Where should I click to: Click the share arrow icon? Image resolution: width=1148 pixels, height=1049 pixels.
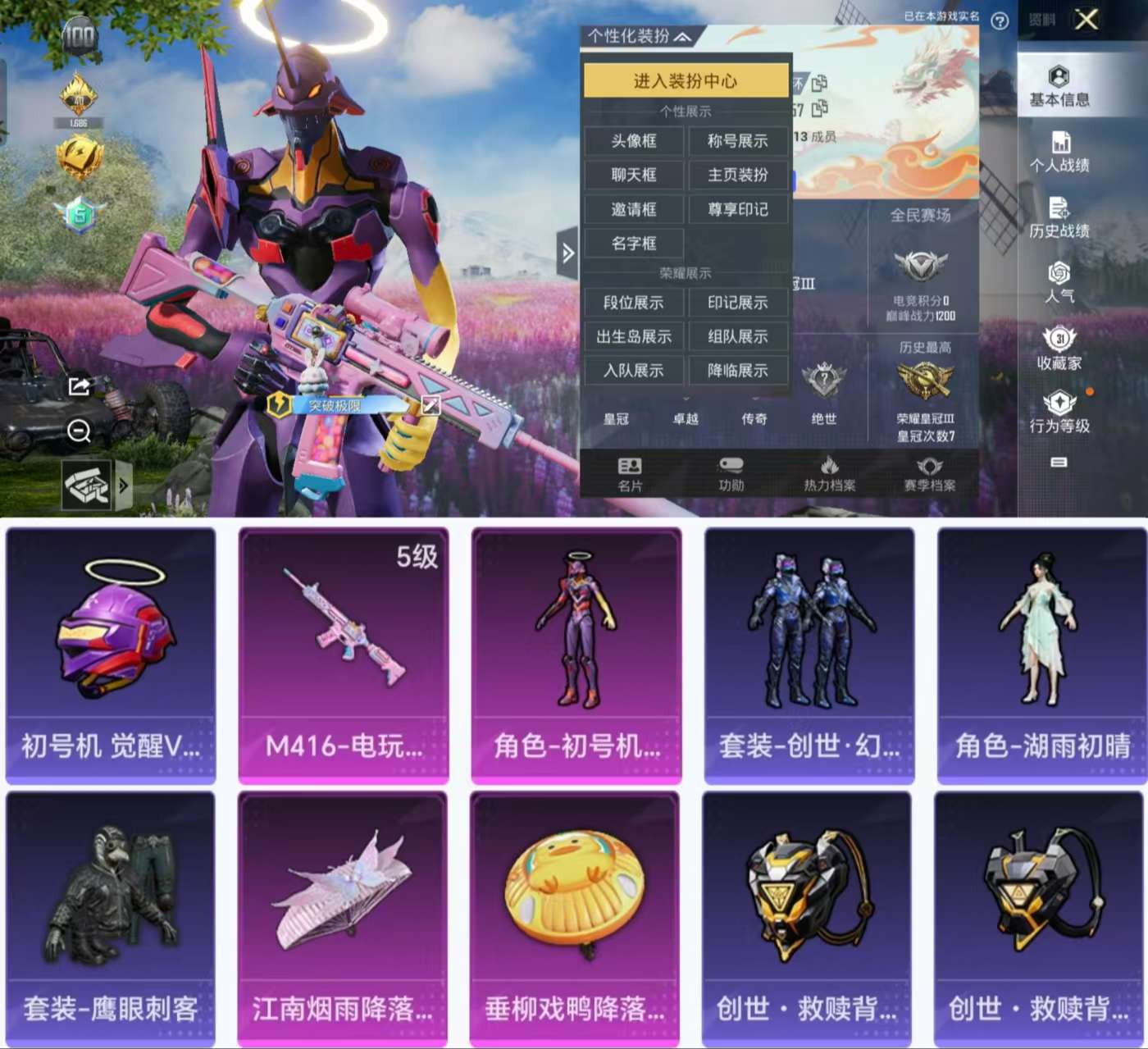[79, 385]
